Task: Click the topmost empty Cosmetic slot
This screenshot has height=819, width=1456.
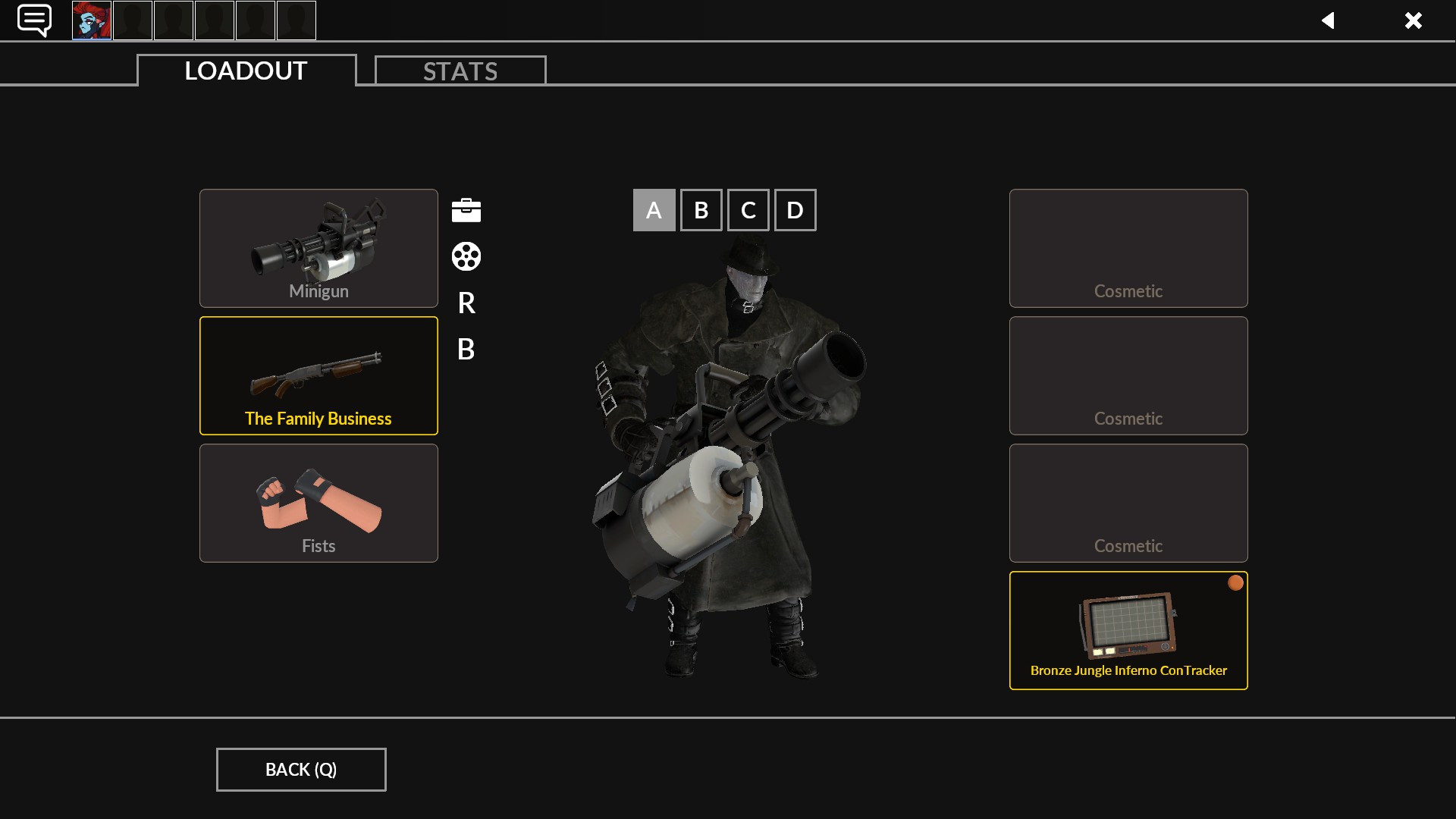Action: tap(1128, 248)
